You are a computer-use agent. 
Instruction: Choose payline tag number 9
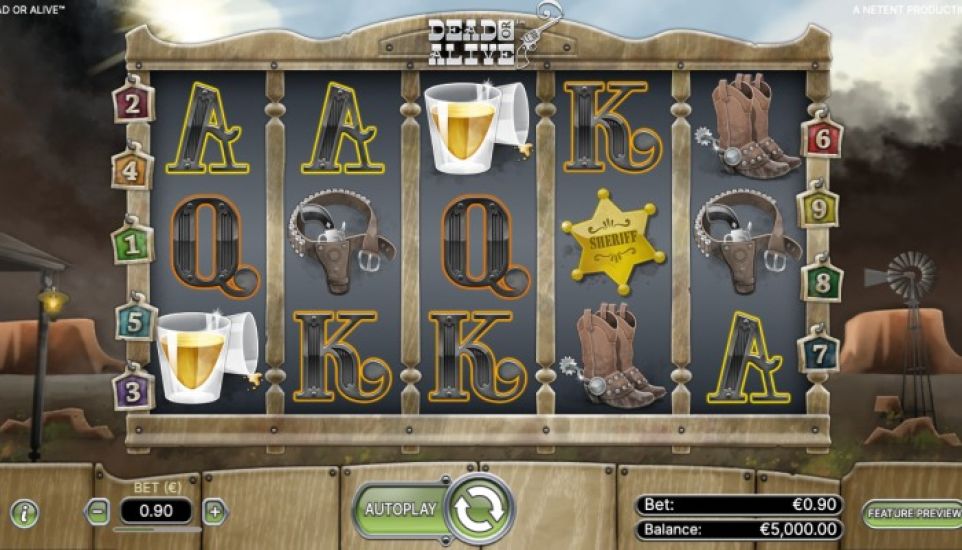(818, 209)
